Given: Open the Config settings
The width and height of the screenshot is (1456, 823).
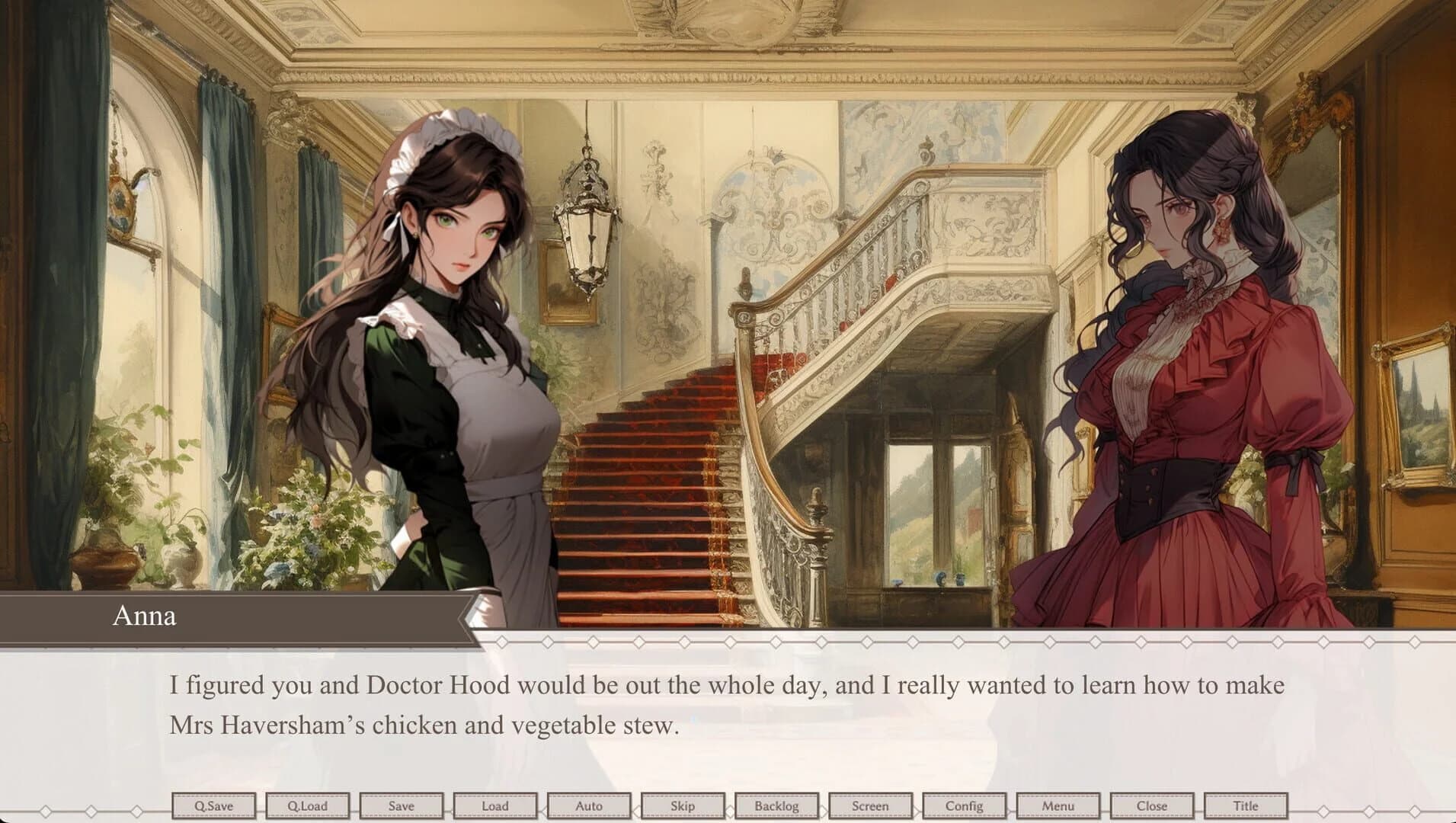Looking at the screenshot, I should pos(965,805).
